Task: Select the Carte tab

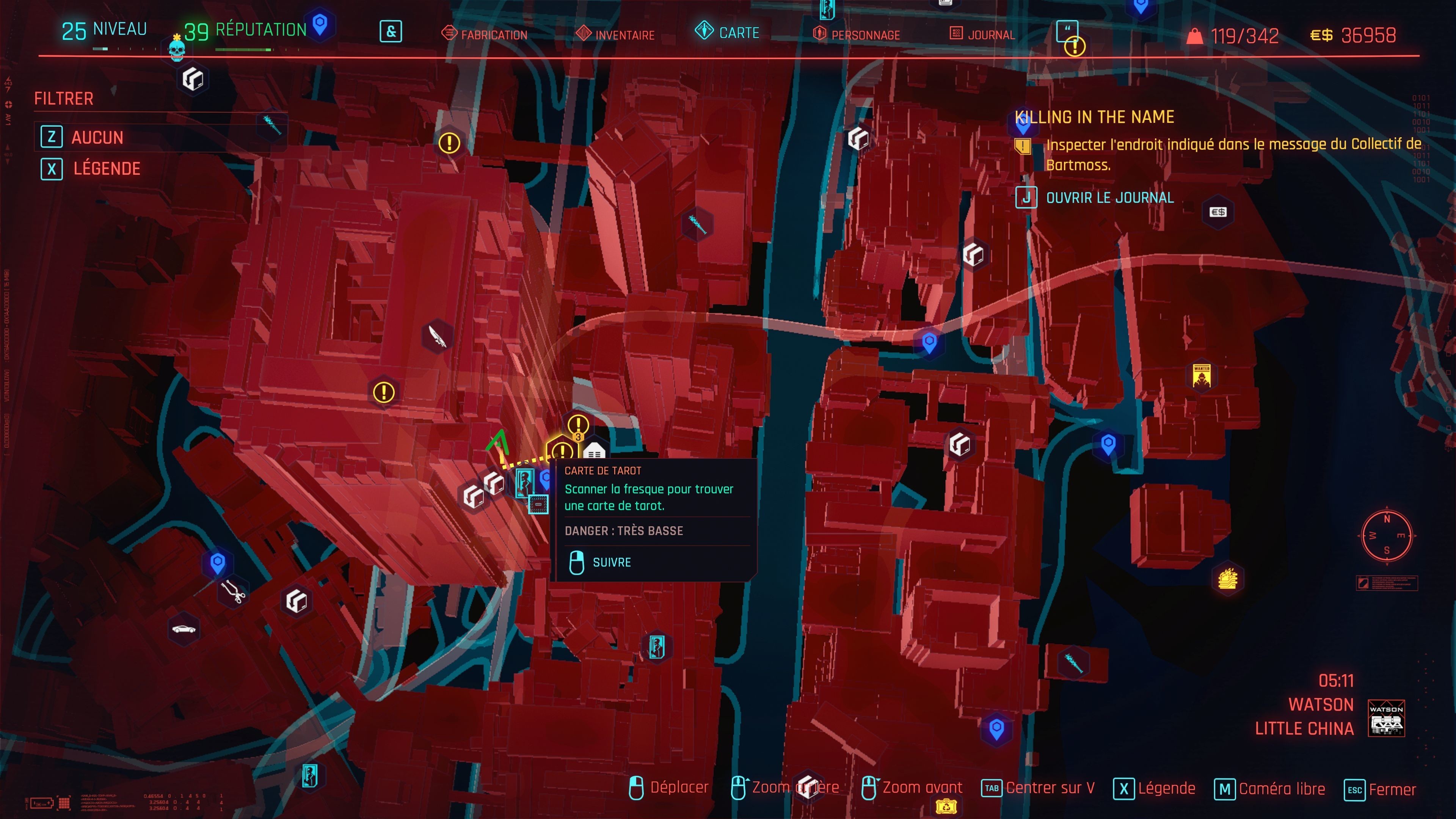Action: 738,33
